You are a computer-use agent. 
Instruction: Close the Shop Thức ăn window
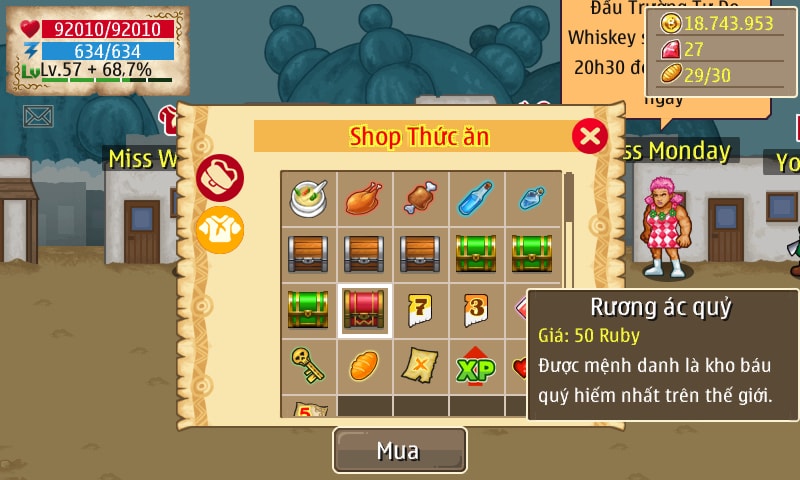590,135
